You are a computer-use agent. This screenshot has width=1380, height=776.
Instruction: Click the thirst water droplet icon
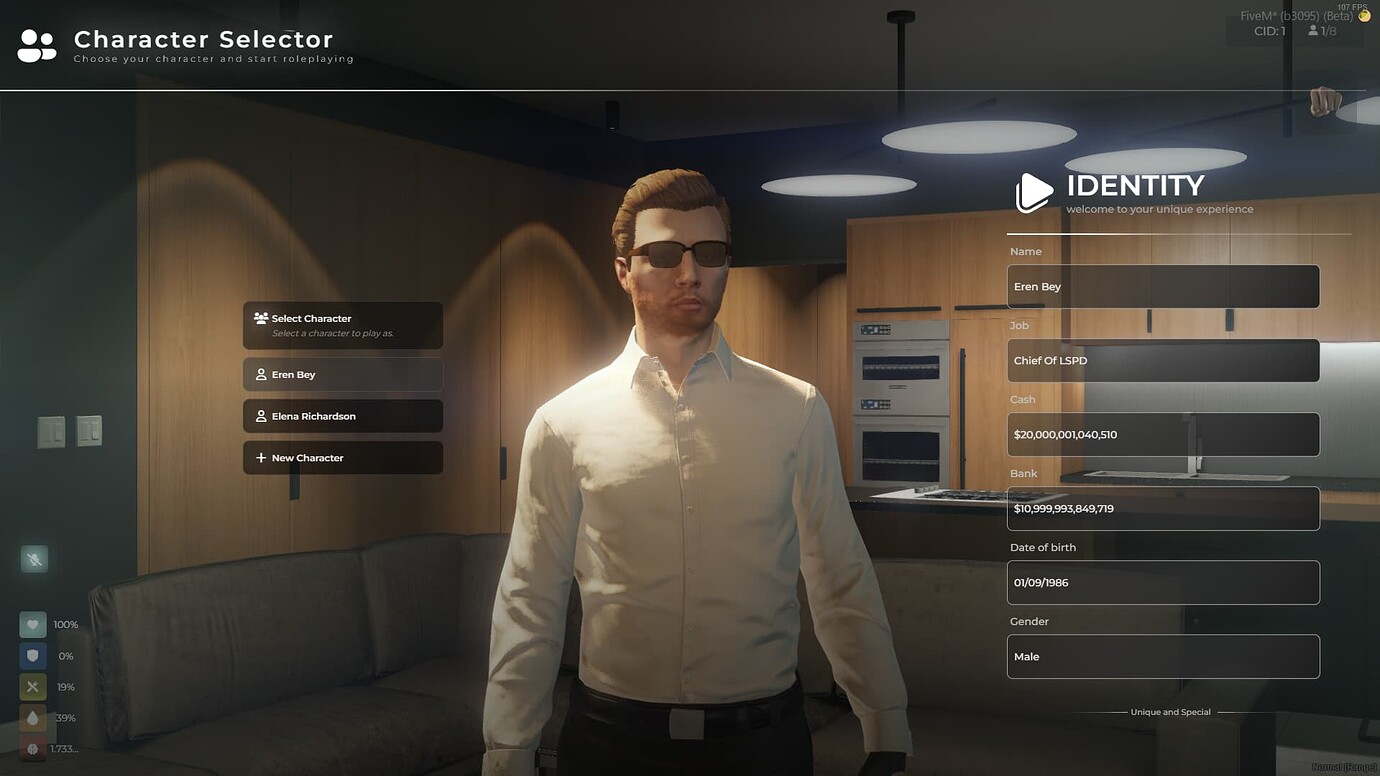[33, 717]
